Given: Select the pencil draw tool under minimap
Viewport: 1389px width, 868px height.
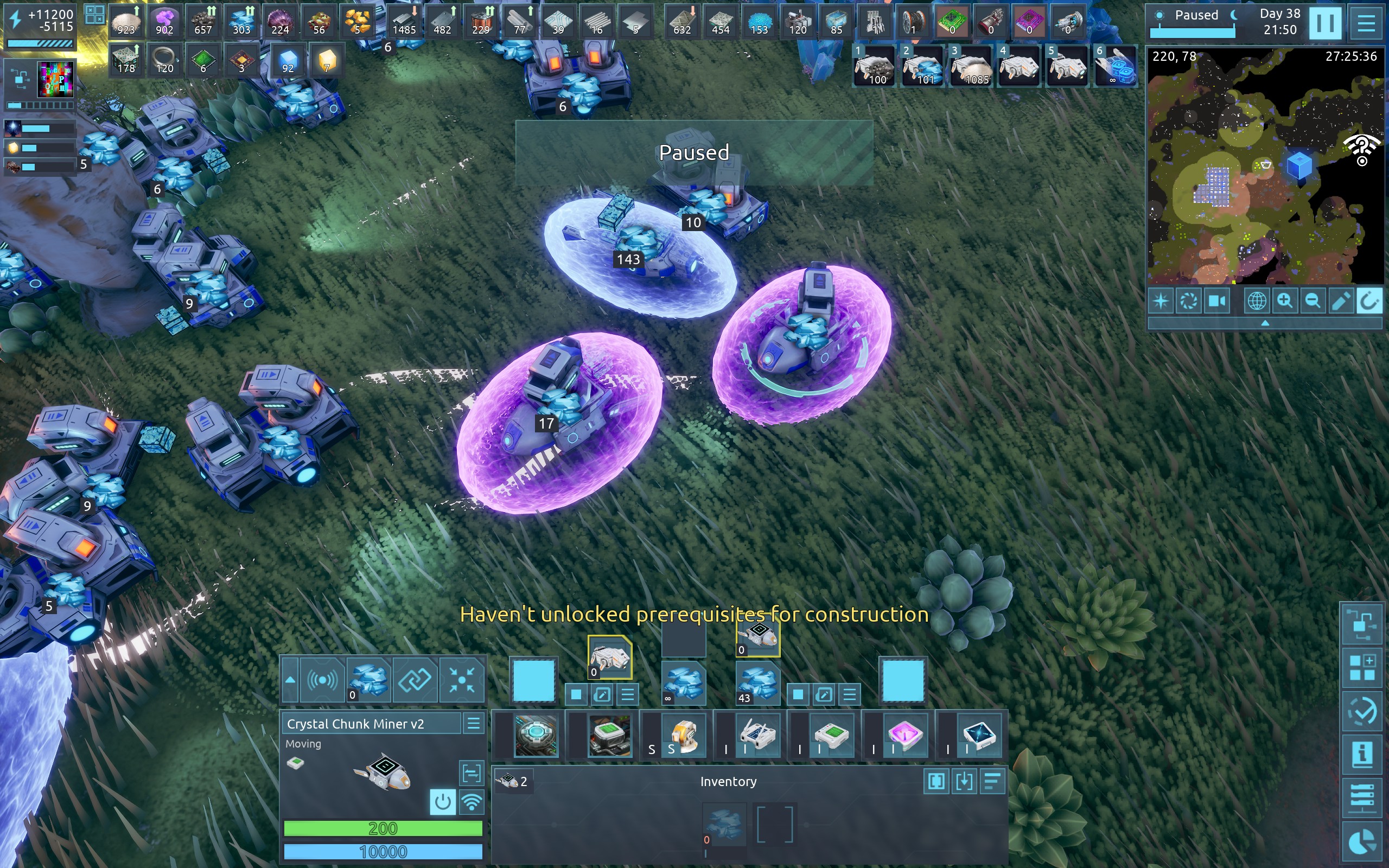Looking at the screenshot, I should [1340, 301].
